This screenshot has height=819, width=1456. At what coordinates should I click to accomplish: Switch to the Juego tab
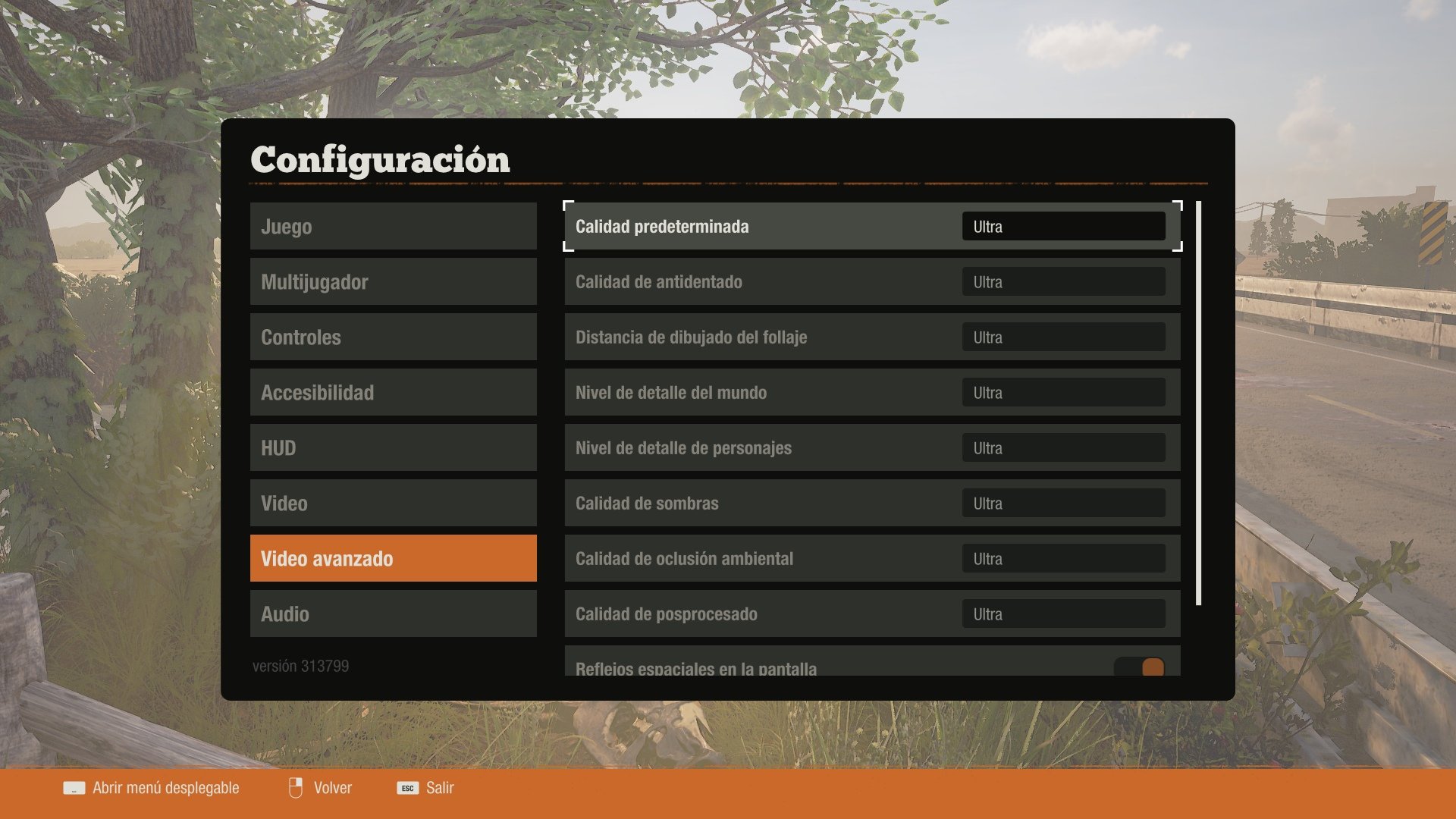393,225
